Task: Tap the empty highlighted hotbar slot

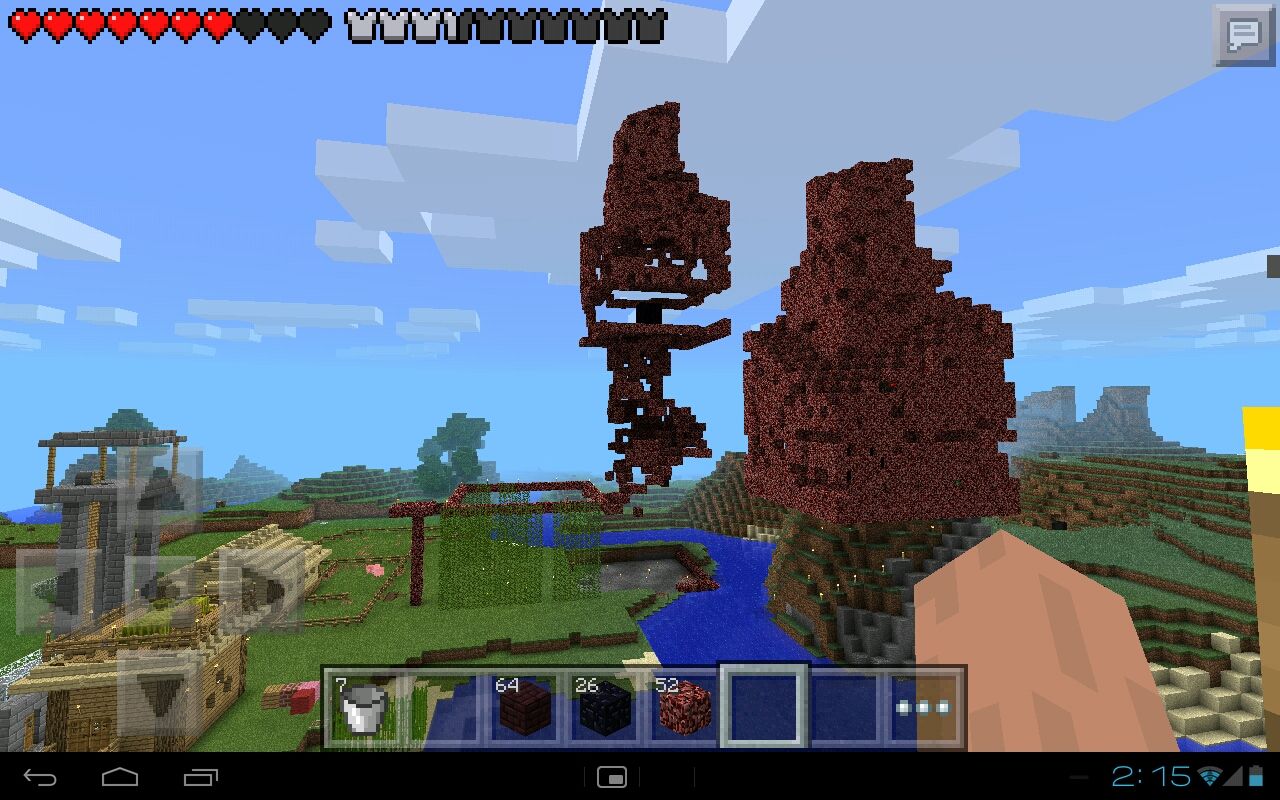Action: coord(764,706)
